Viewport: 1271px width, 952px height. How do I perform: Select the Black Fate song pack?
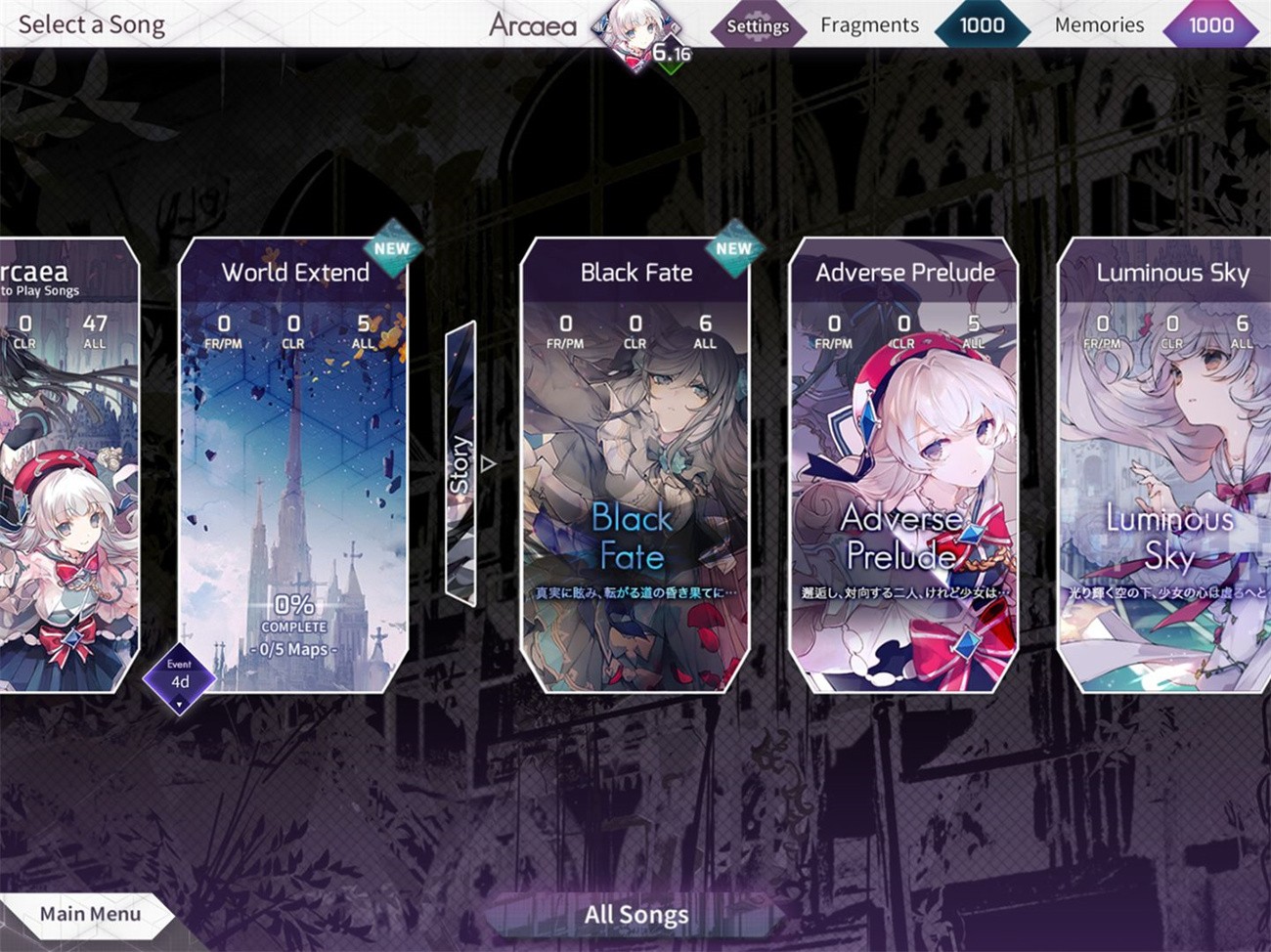[635, 459]
